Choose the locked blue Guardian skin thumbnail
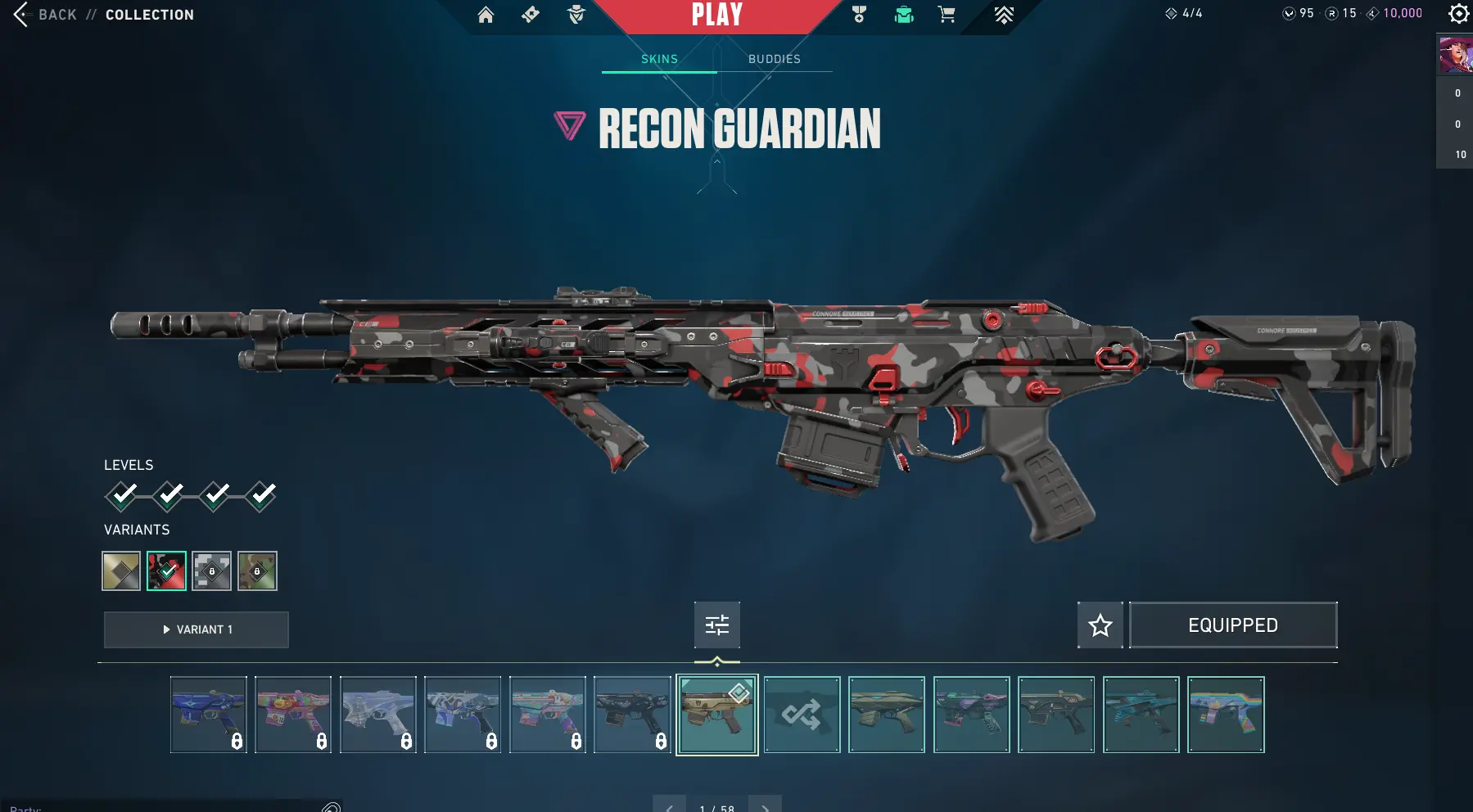The height and width of the screenshot is (812, 1473). point(208,715)
